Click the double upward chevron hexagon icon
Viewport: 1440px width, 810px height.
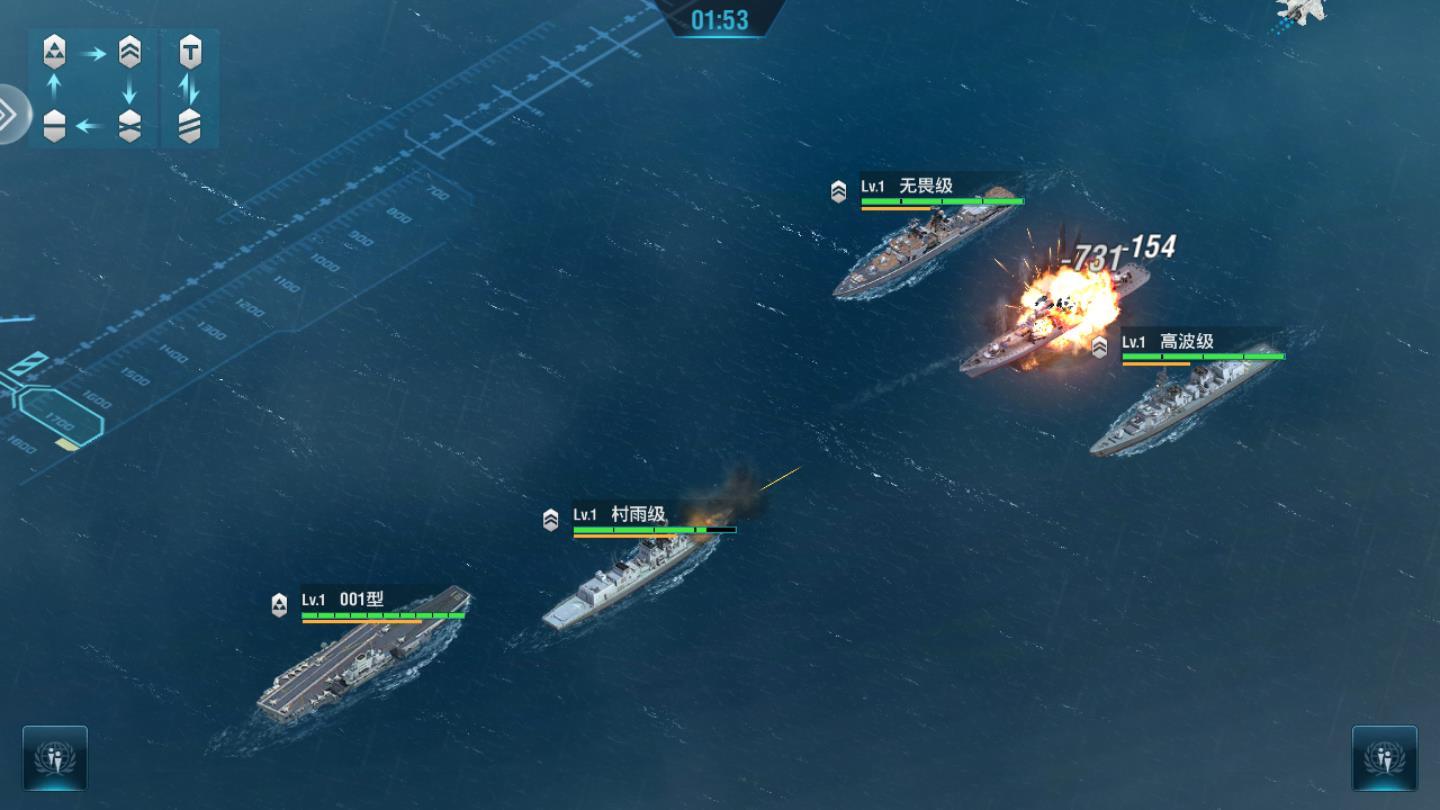coord(130,52)
